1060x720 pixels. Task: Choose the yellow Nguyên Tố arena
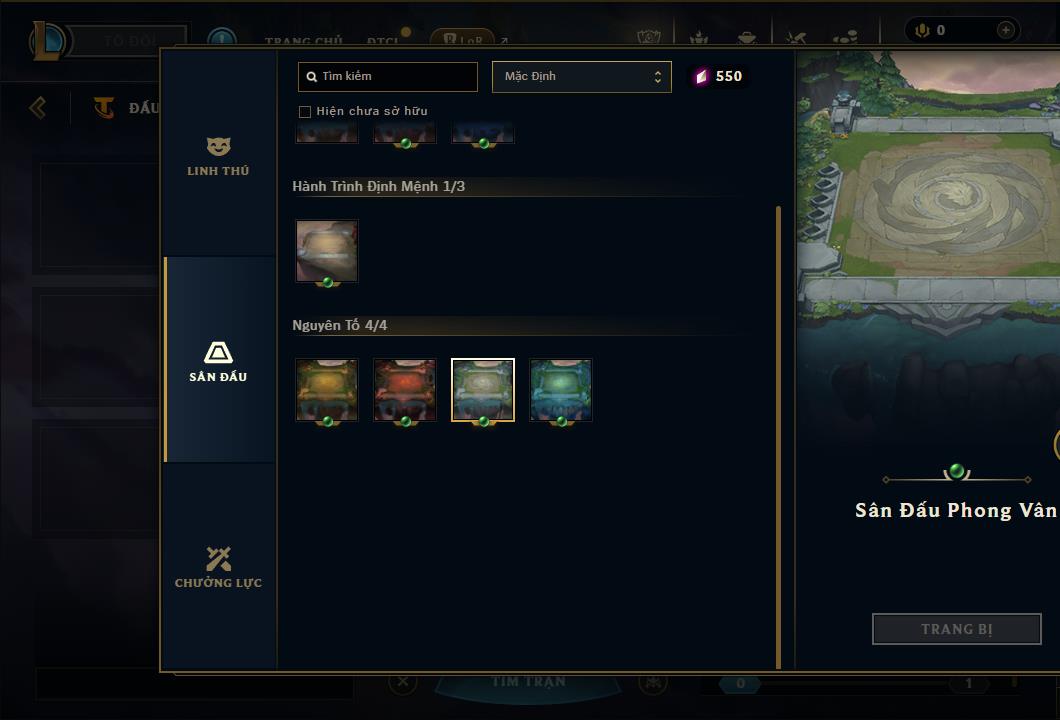(x=326, y=390)
